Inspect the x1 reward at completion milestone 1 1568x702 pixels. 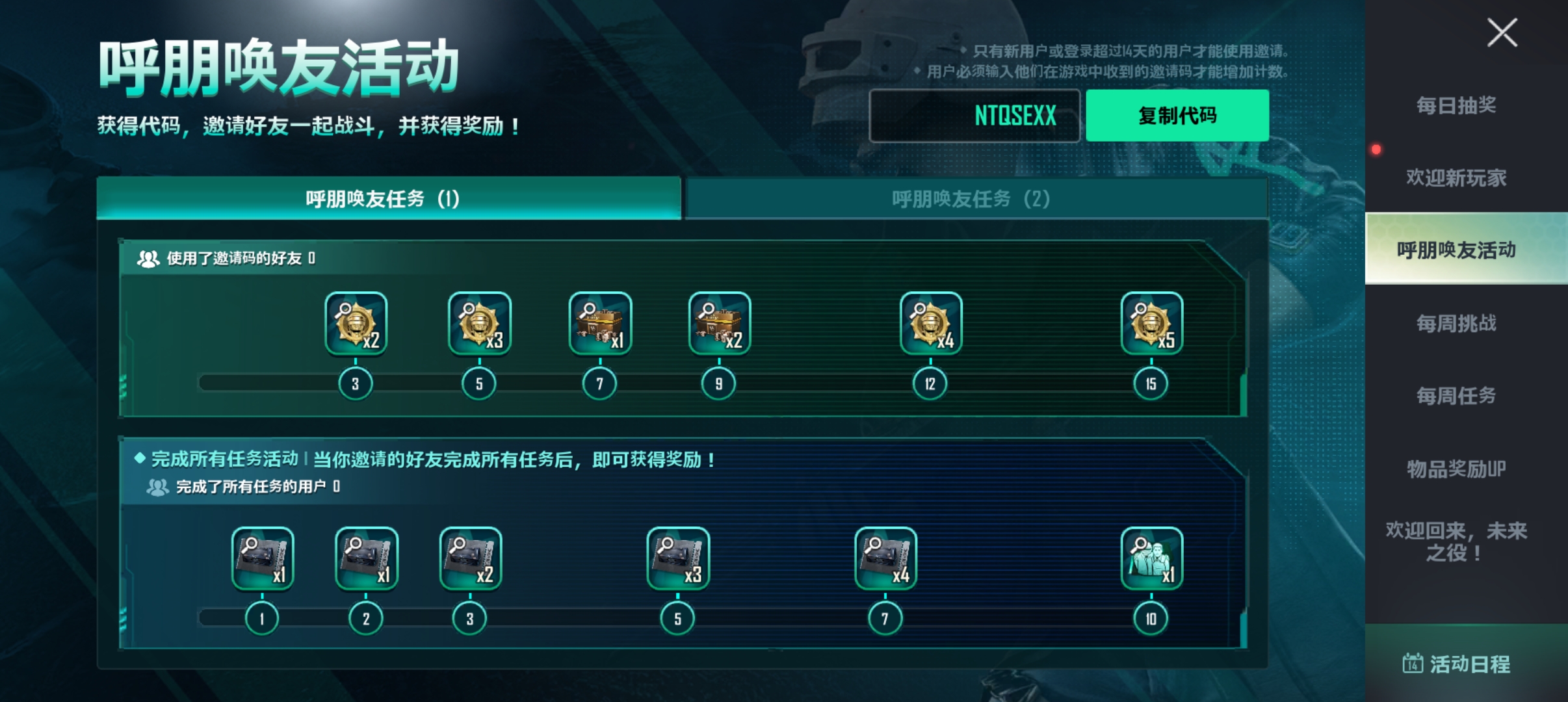coord(263,559)
